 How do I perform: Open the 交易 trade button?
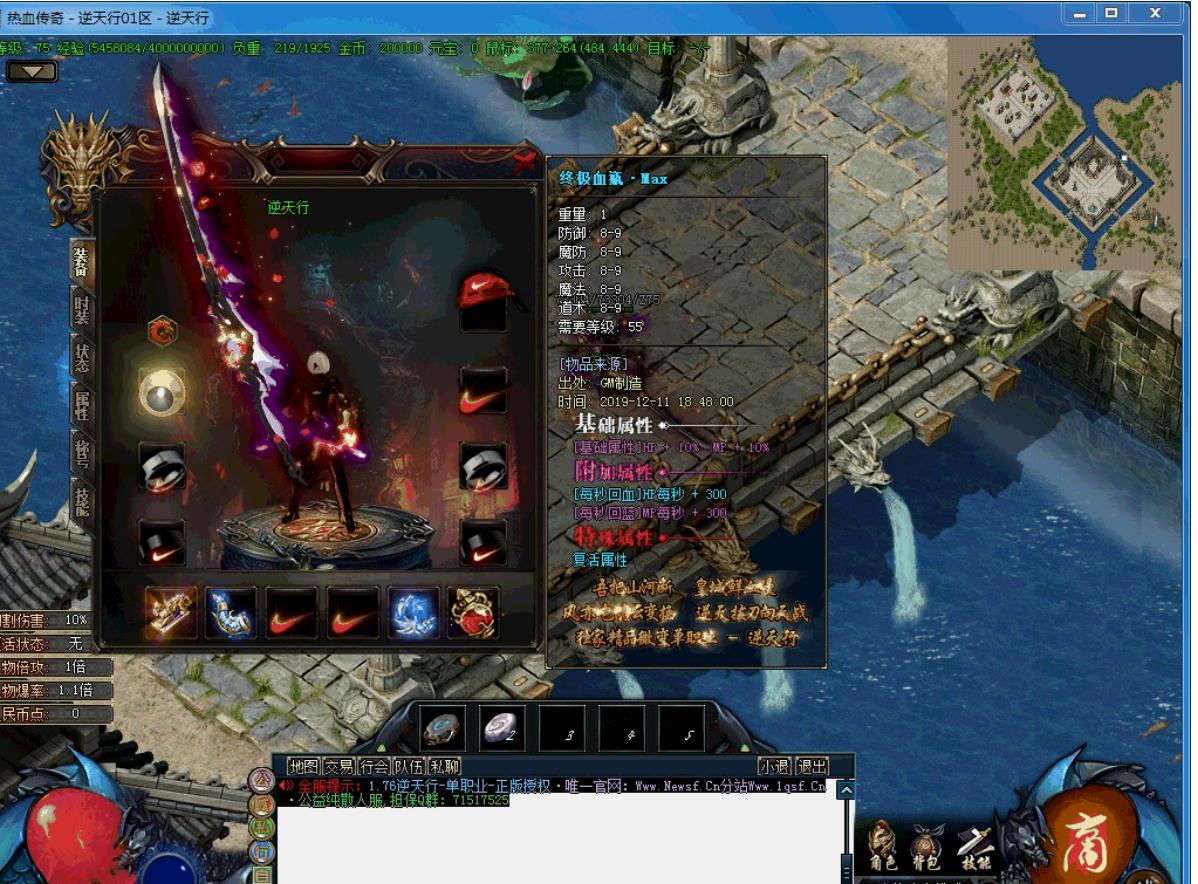tap(338, 766)
